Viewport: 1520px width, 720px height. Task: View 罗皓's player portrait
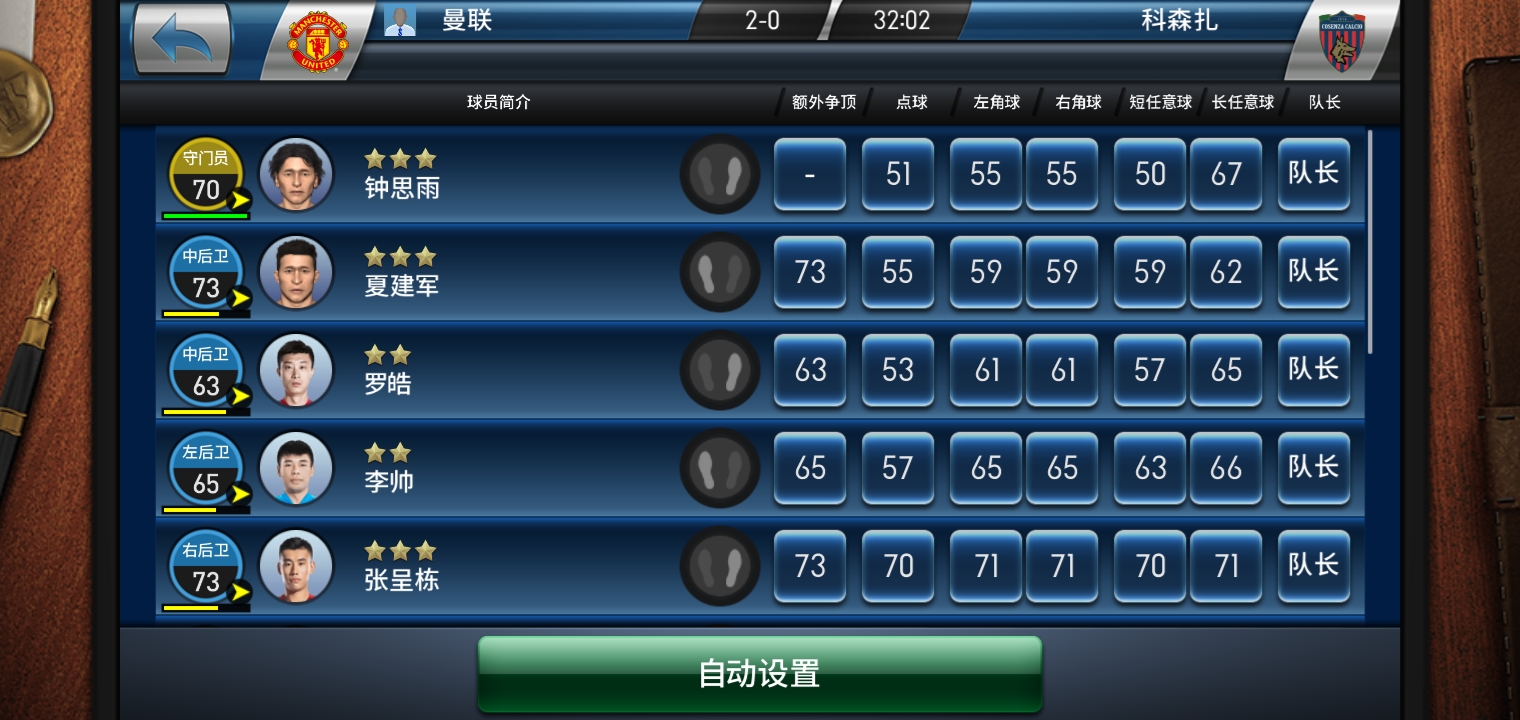click(296, 370)
